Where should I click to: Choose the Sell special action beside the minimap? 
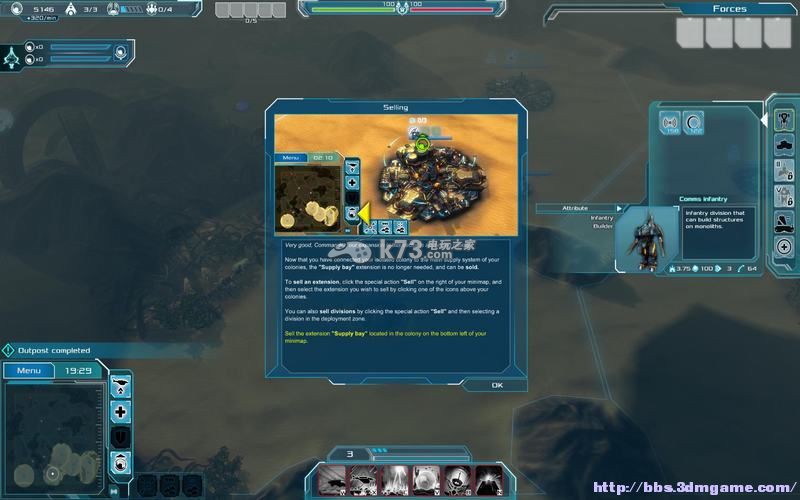pyautogui.click(x=121, y=461)
